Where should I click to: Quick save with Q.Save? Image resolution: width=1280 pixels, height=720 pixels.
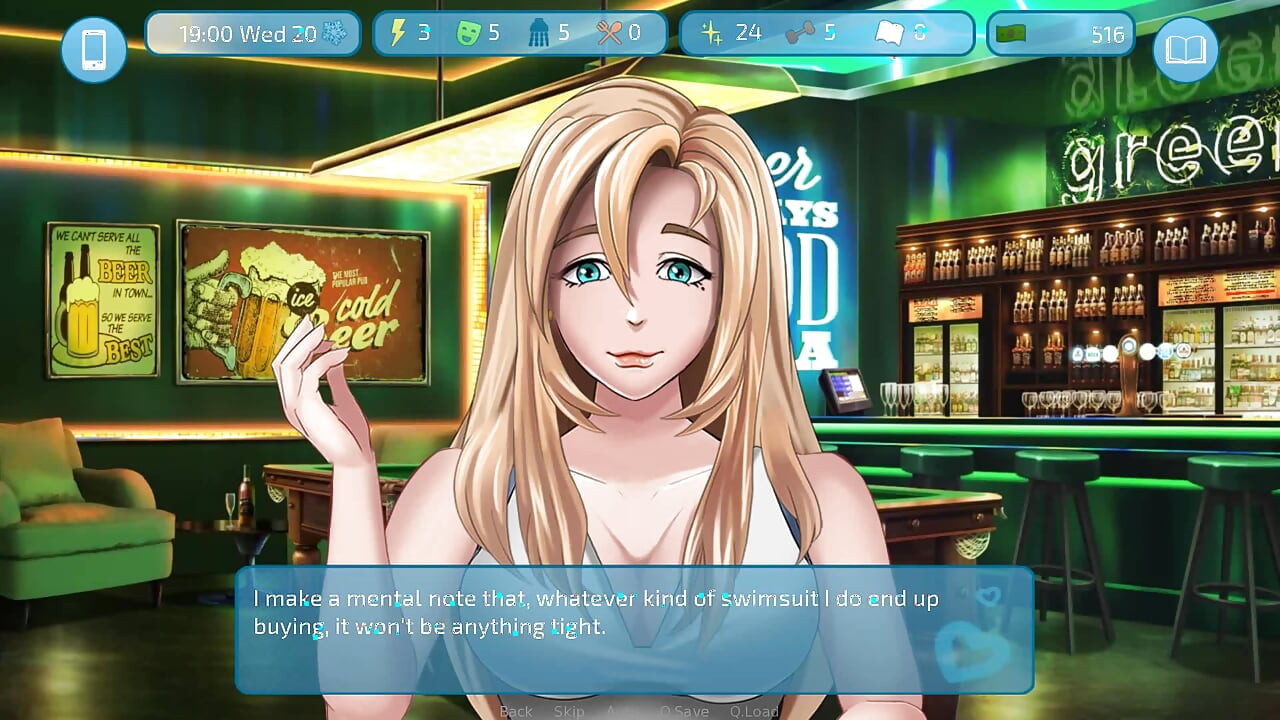[x=684, y=711]
